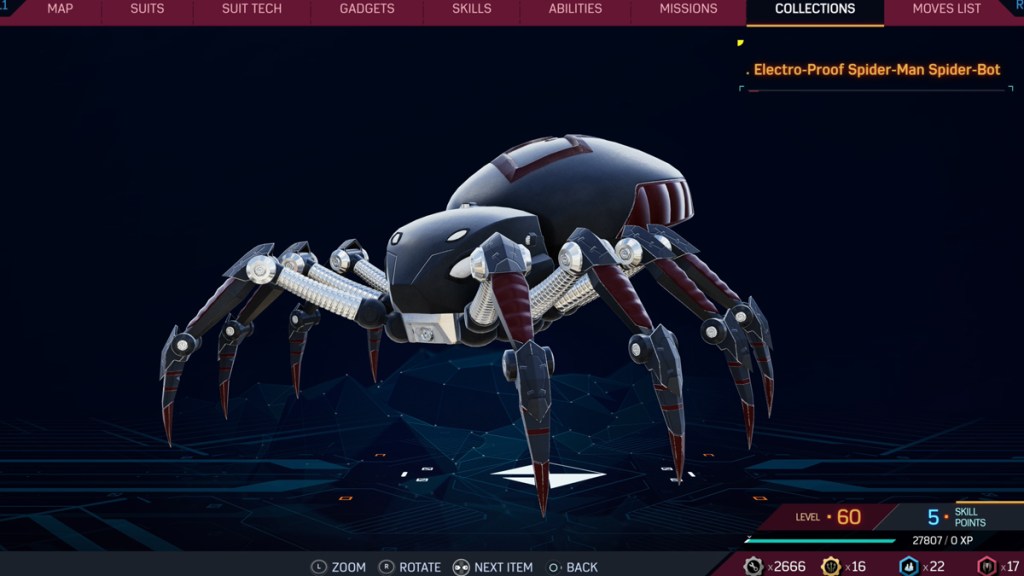The image size is (1024, 576).
Task: Open the Moves List tab
Action: pyautogui.click(x=946, y=9)
